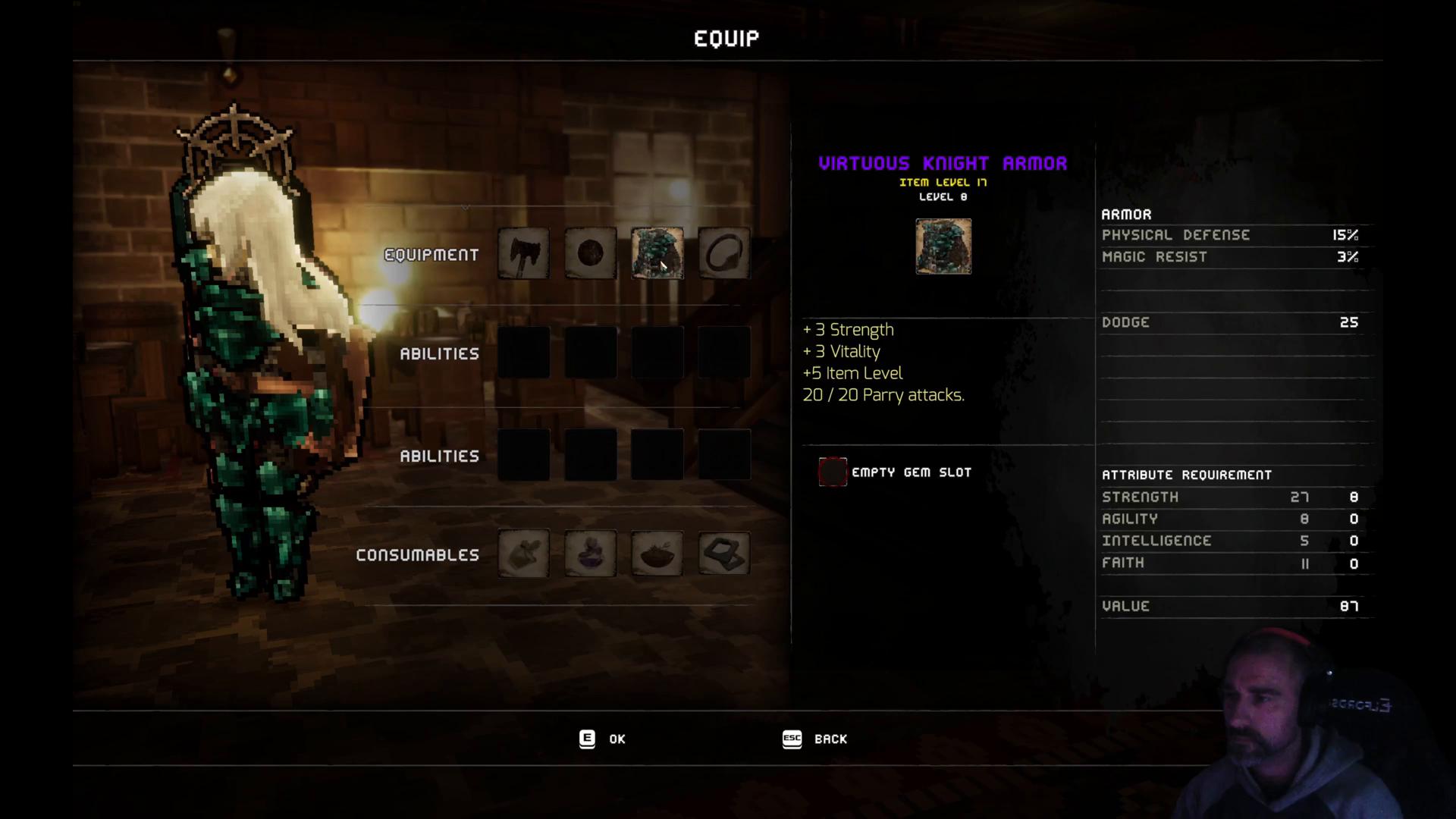Select the round shield equipment slot

click(x=590, y=253)
